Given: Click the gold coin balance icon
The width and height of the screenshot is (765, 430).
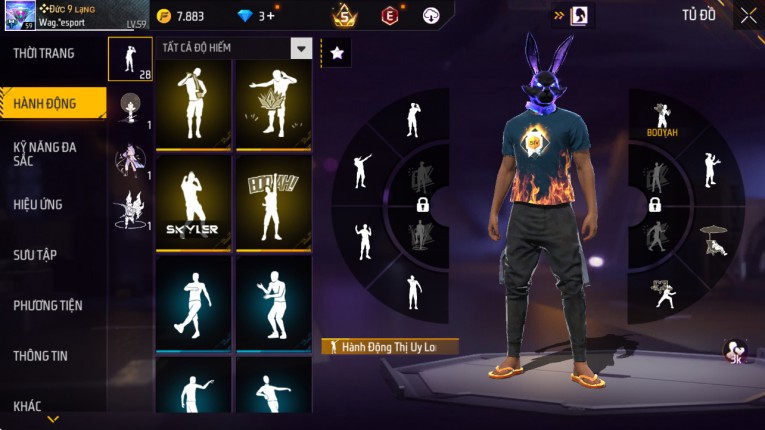Looking at the screenshot, I should pos(163,15).
